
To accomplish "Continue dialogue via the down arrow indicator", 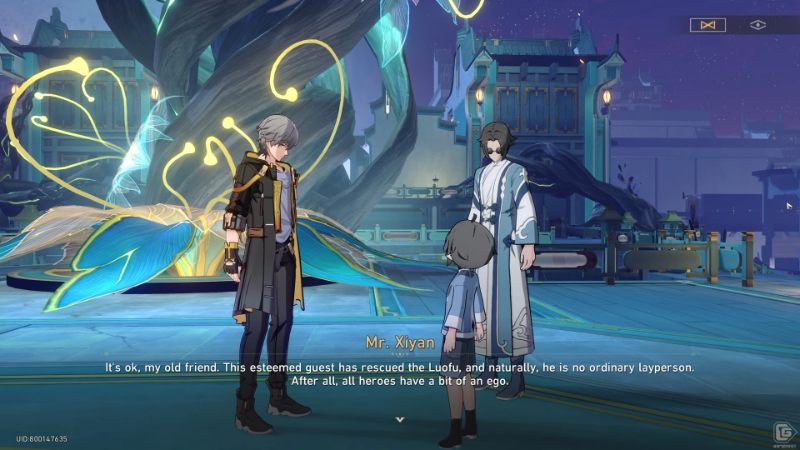I will (x=400, y=419).
